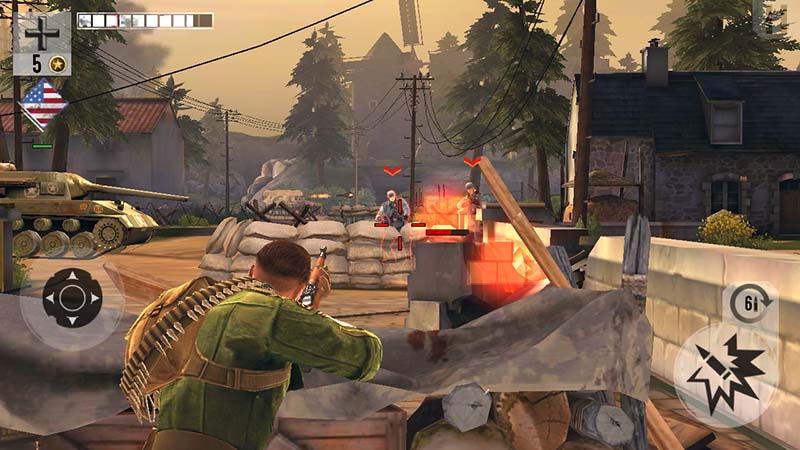
Task: Select the iron cross panel with 5 medals
Action: point(42,43)
